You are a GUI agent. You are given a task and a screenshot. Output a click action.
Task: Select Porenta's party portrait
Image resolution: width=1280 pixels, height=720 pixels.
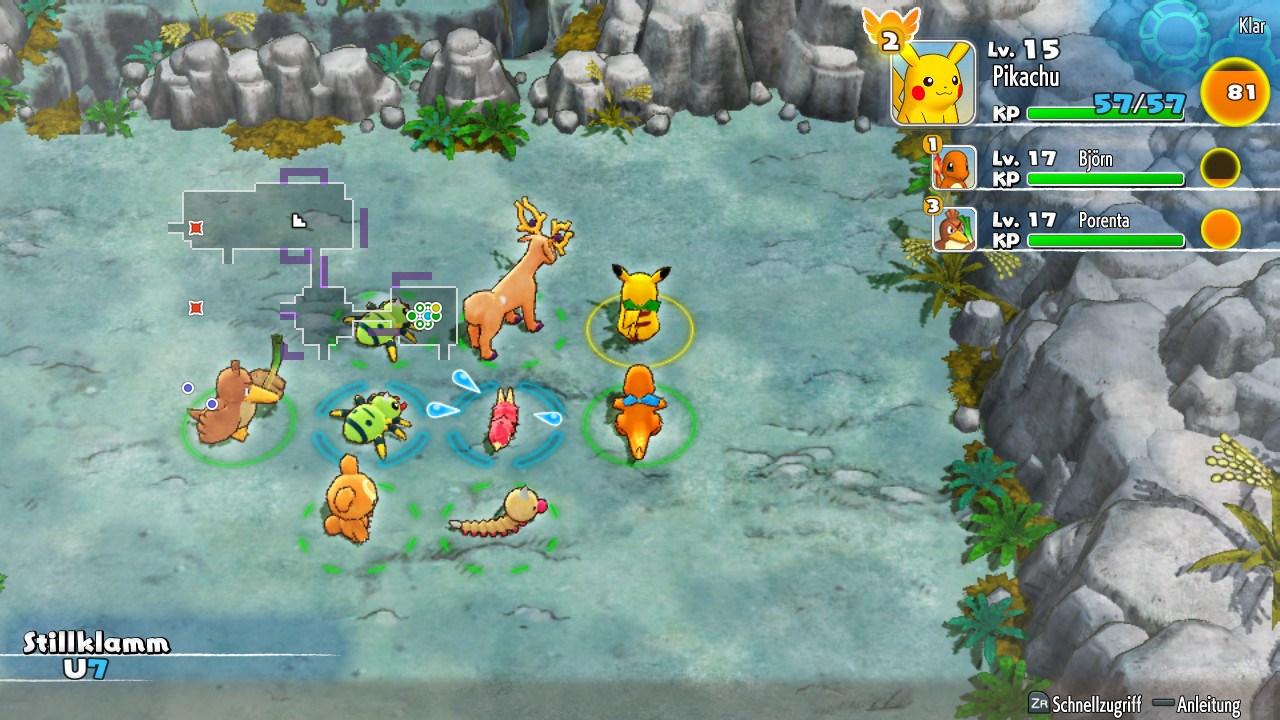coord(953,229)
